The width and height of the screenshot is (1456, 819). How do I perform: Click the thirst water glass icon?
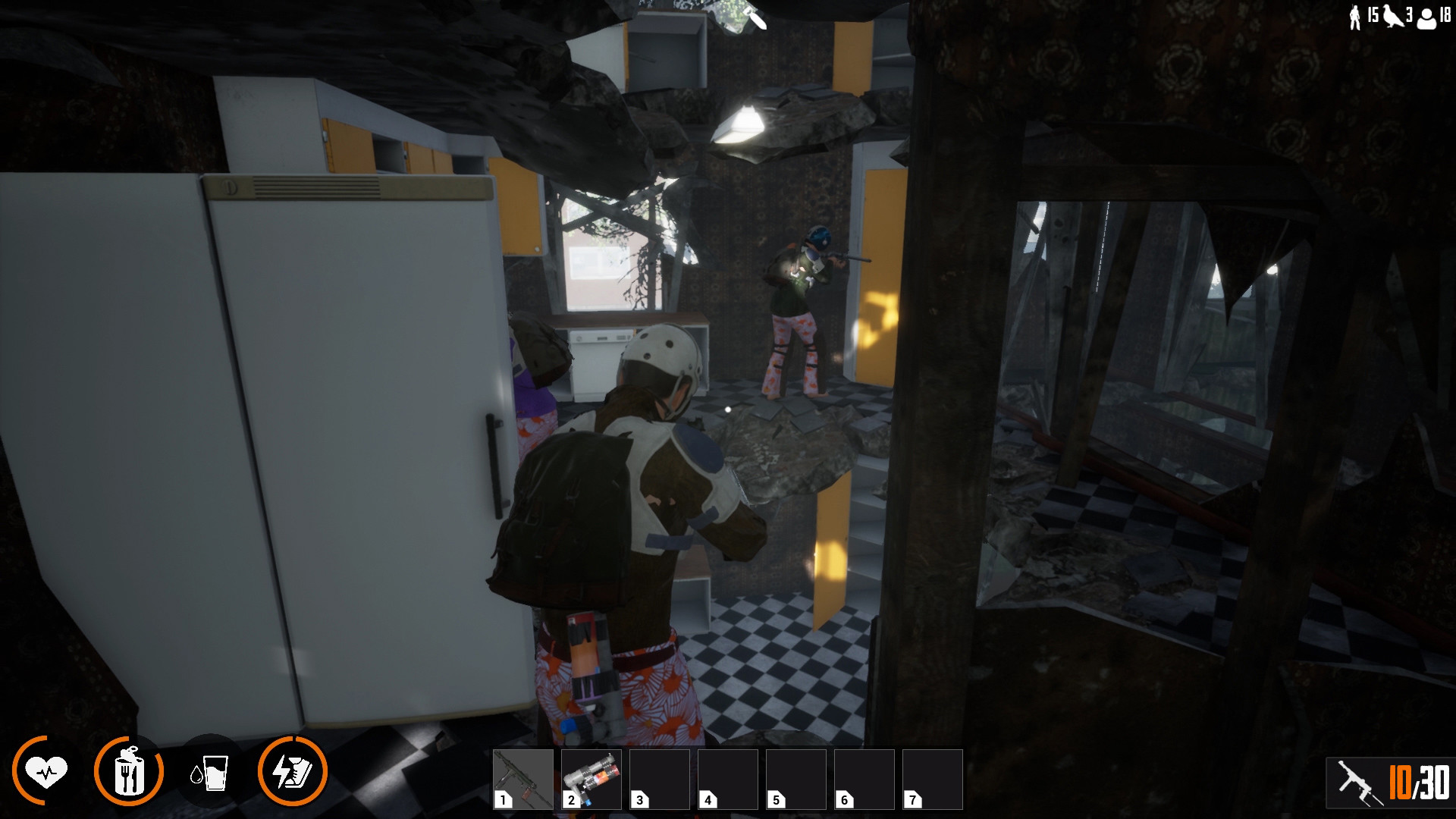[211, 771]
